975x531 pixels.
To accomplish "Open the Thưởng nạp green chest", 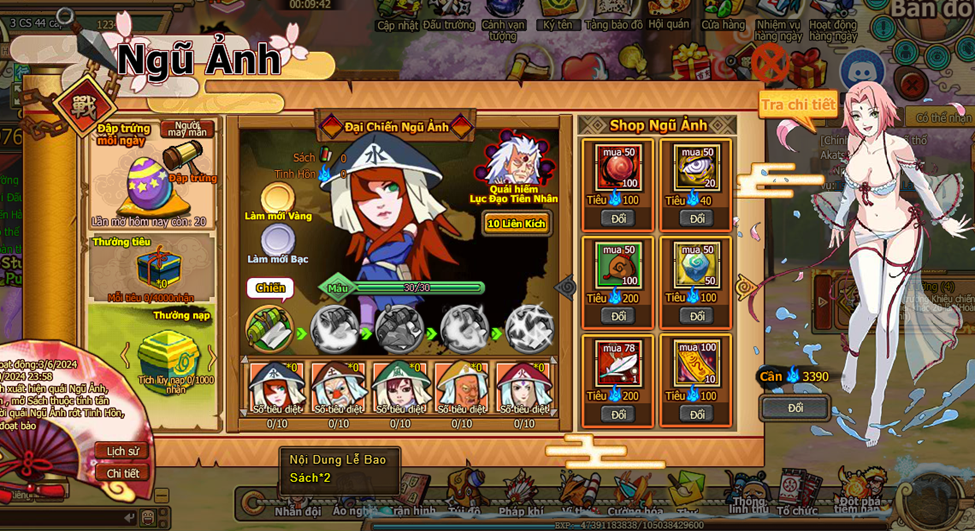I will pos(163,352).
